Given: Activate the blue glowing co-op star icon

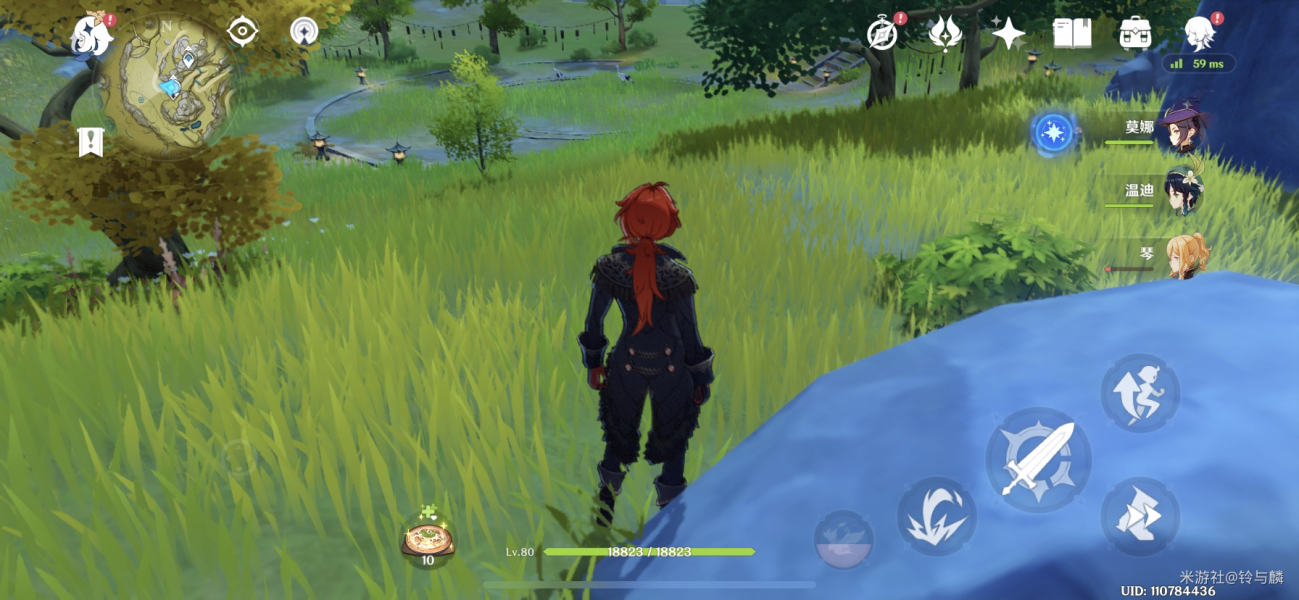Looking at the screenshot, I should [x=1053, y=132].
